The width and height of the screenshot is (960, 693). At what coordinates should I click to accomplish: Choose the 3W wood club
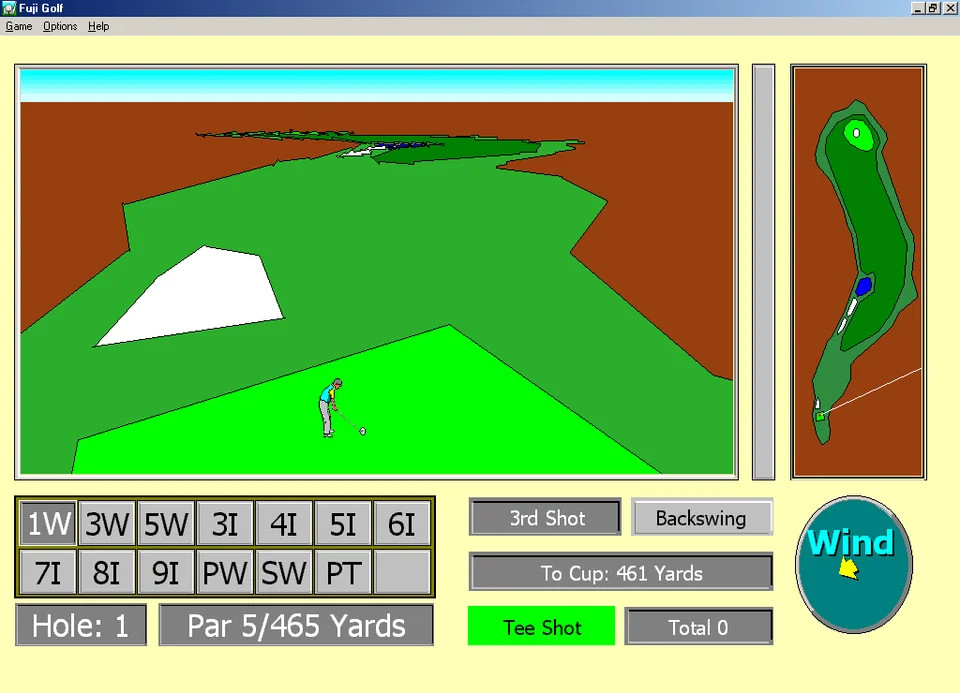pyautogui.click(x=107, y=524)
